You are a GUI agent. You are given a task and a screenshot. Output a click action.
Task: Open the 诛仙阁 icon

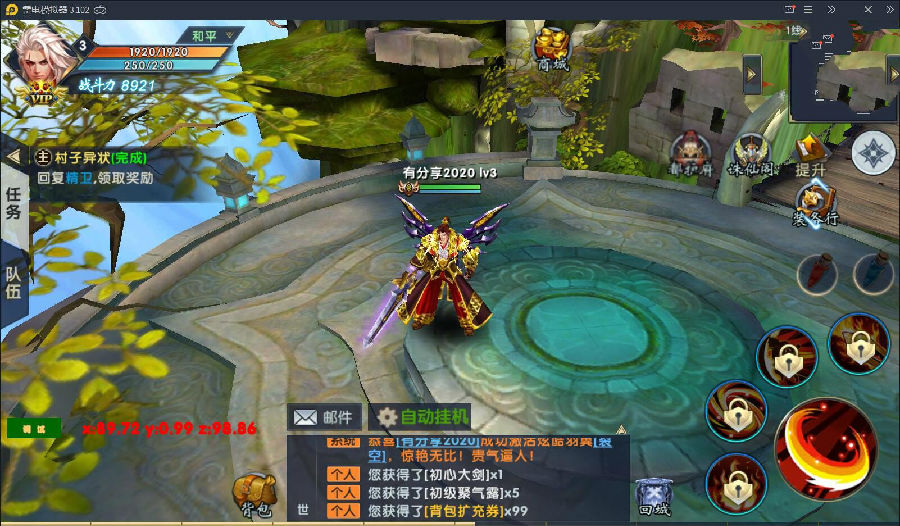750,152
